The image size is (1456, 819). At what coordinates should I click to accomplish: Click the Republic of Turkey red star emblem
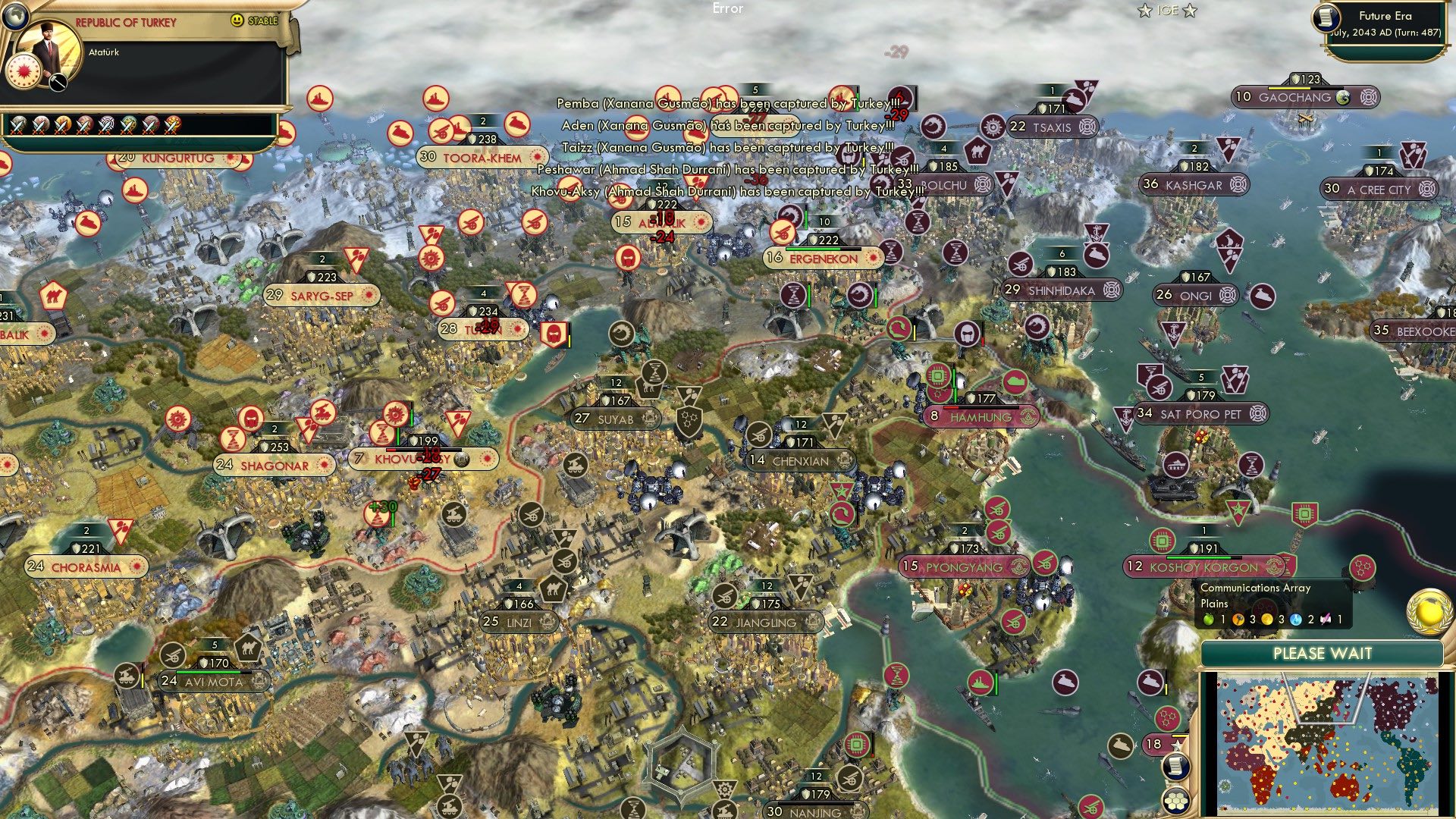tap(24, 71)
